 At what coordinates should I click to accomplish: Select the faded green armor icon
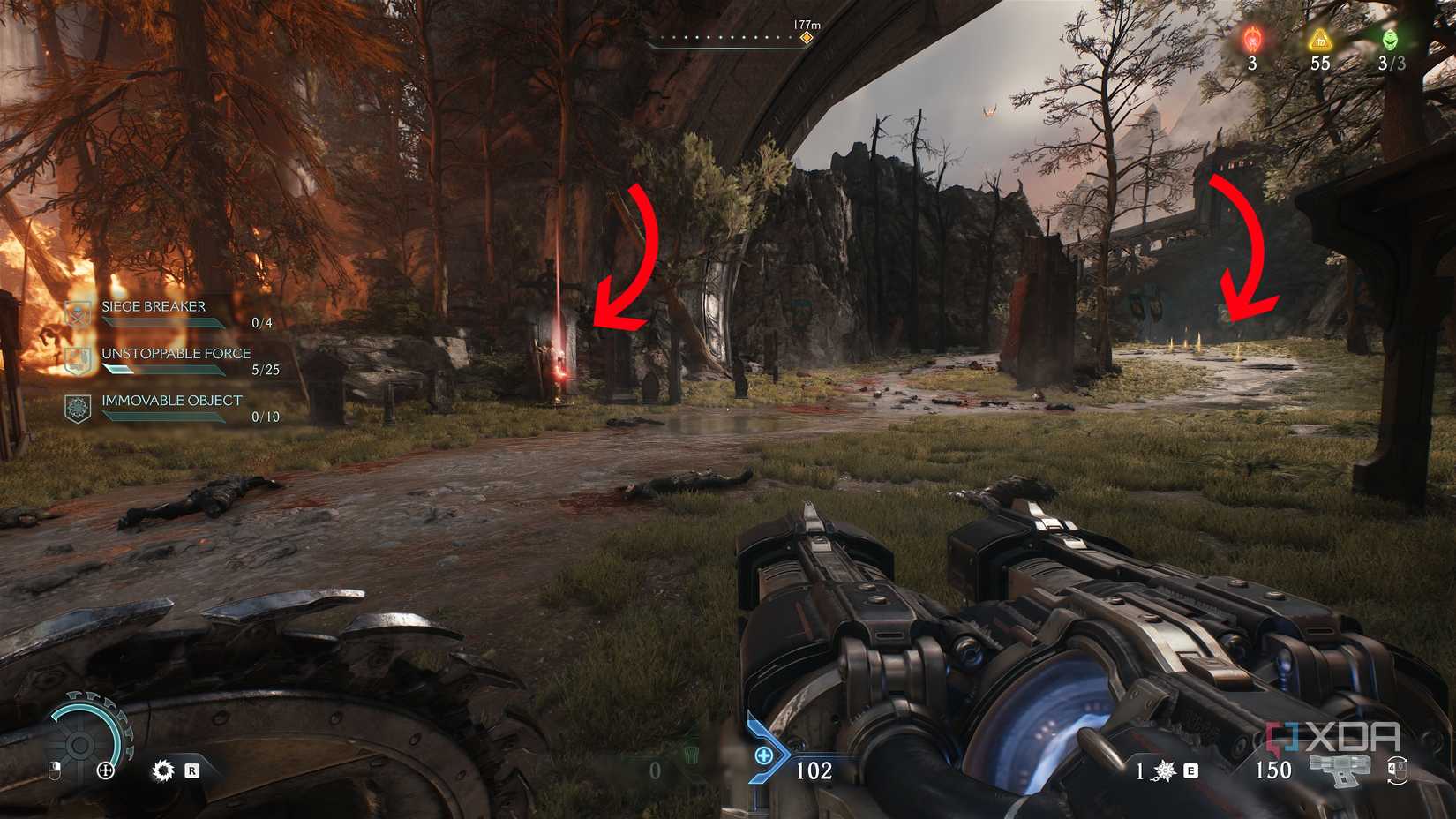692,755
